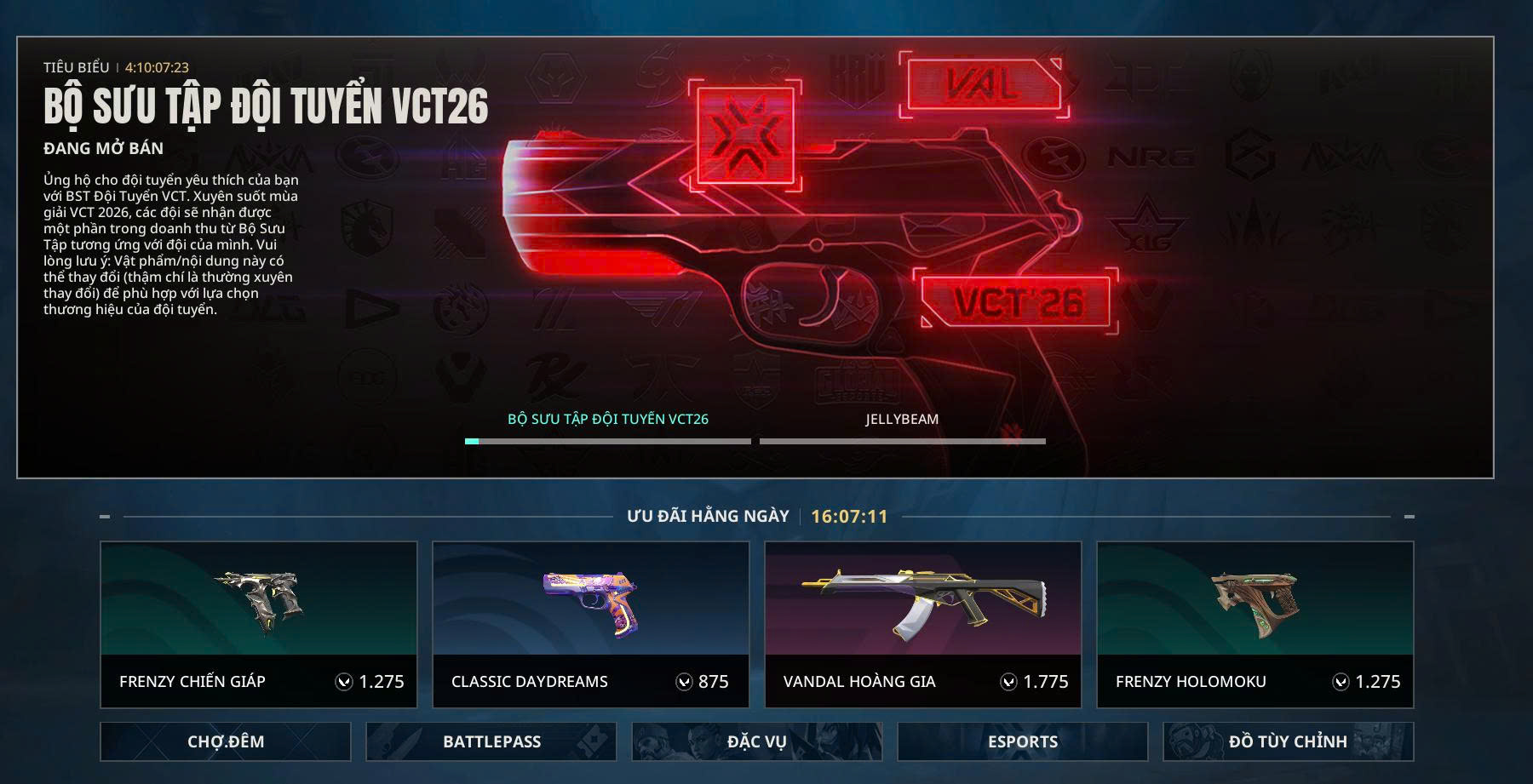This screenshot has width=1533, height=784.
Task: Open the Esports store section
Action: (1023, 741)
